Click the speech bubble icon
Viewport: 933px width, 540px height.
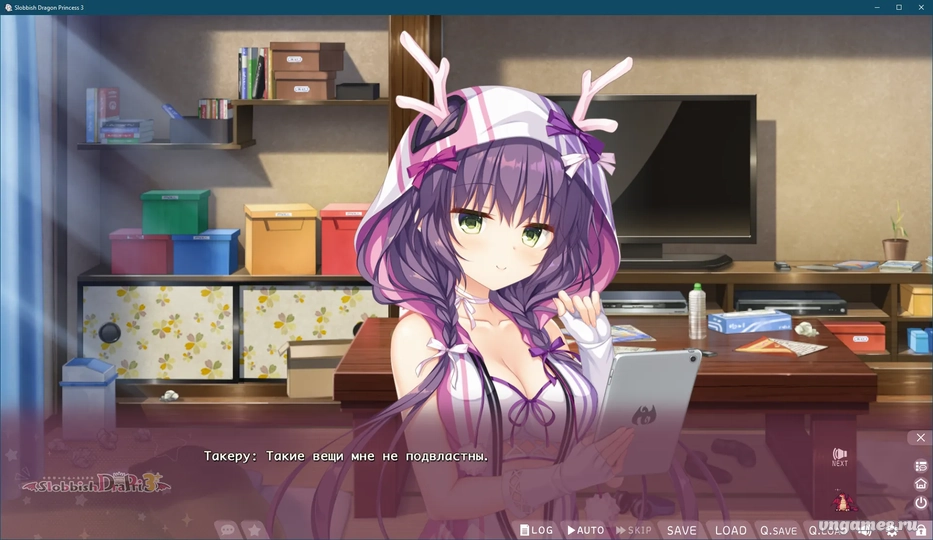[x=226, y=530]
